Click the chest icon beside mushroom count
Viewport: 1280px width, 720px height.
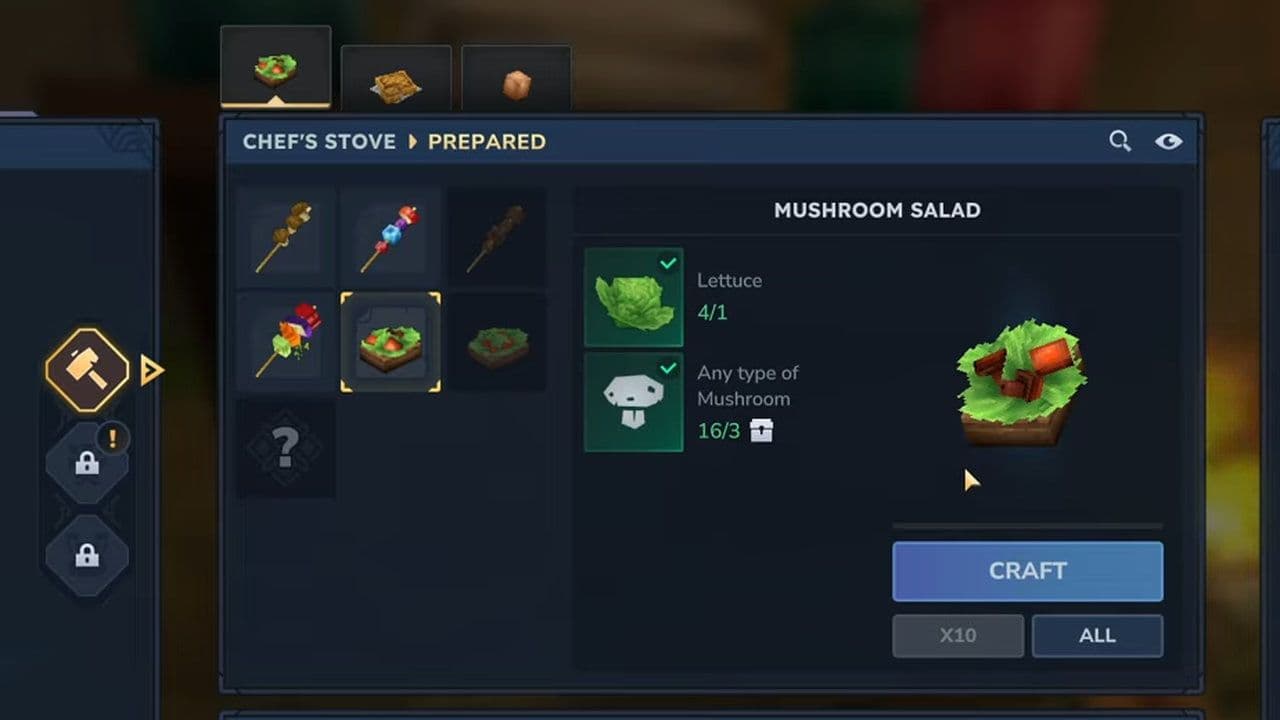tap(761, 431)
